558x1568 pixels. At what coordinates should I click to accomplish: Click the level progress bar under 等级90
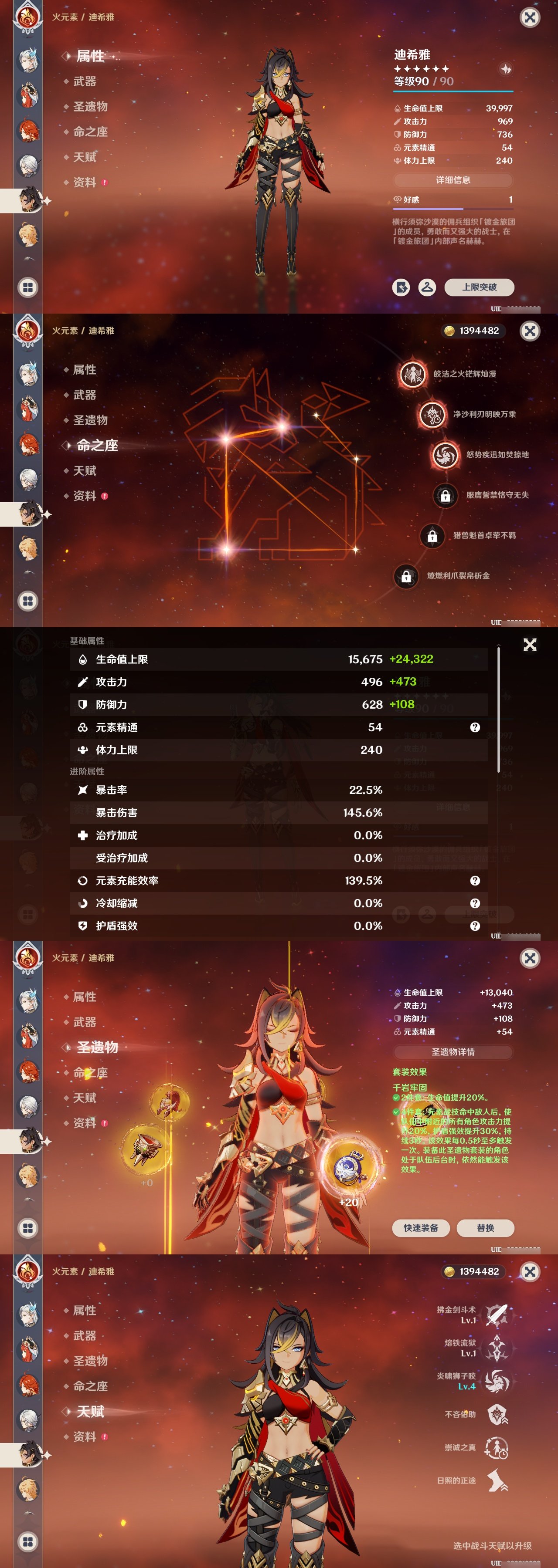coord(454,91)
